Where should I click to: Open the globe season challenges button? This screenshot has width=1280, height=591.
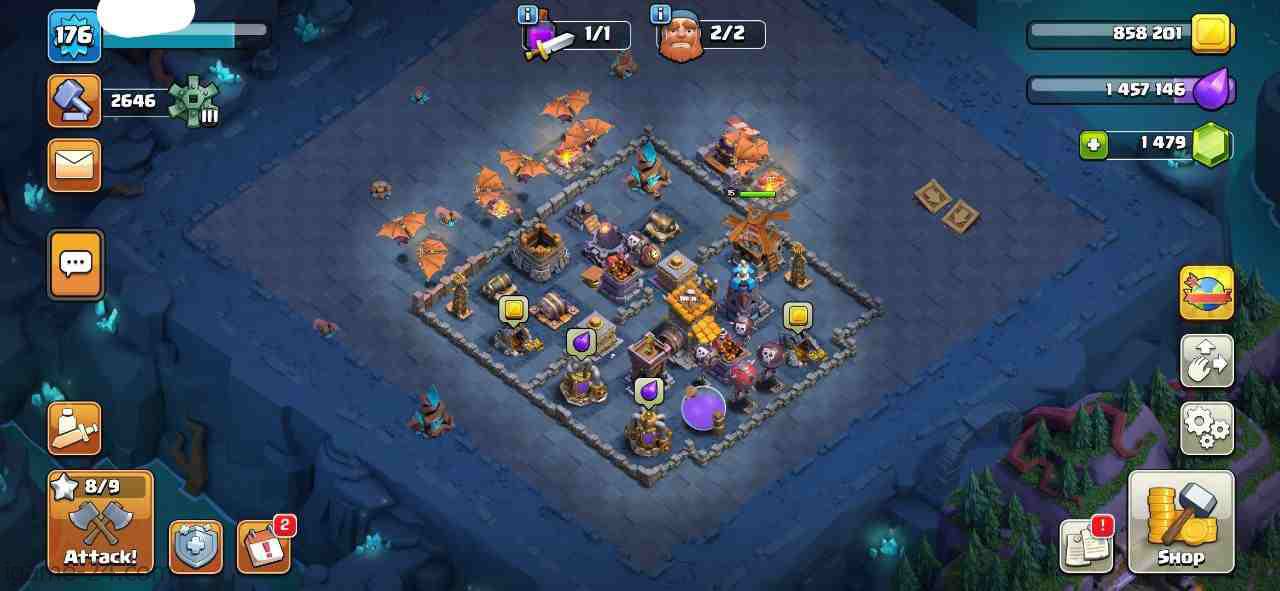1207,292
